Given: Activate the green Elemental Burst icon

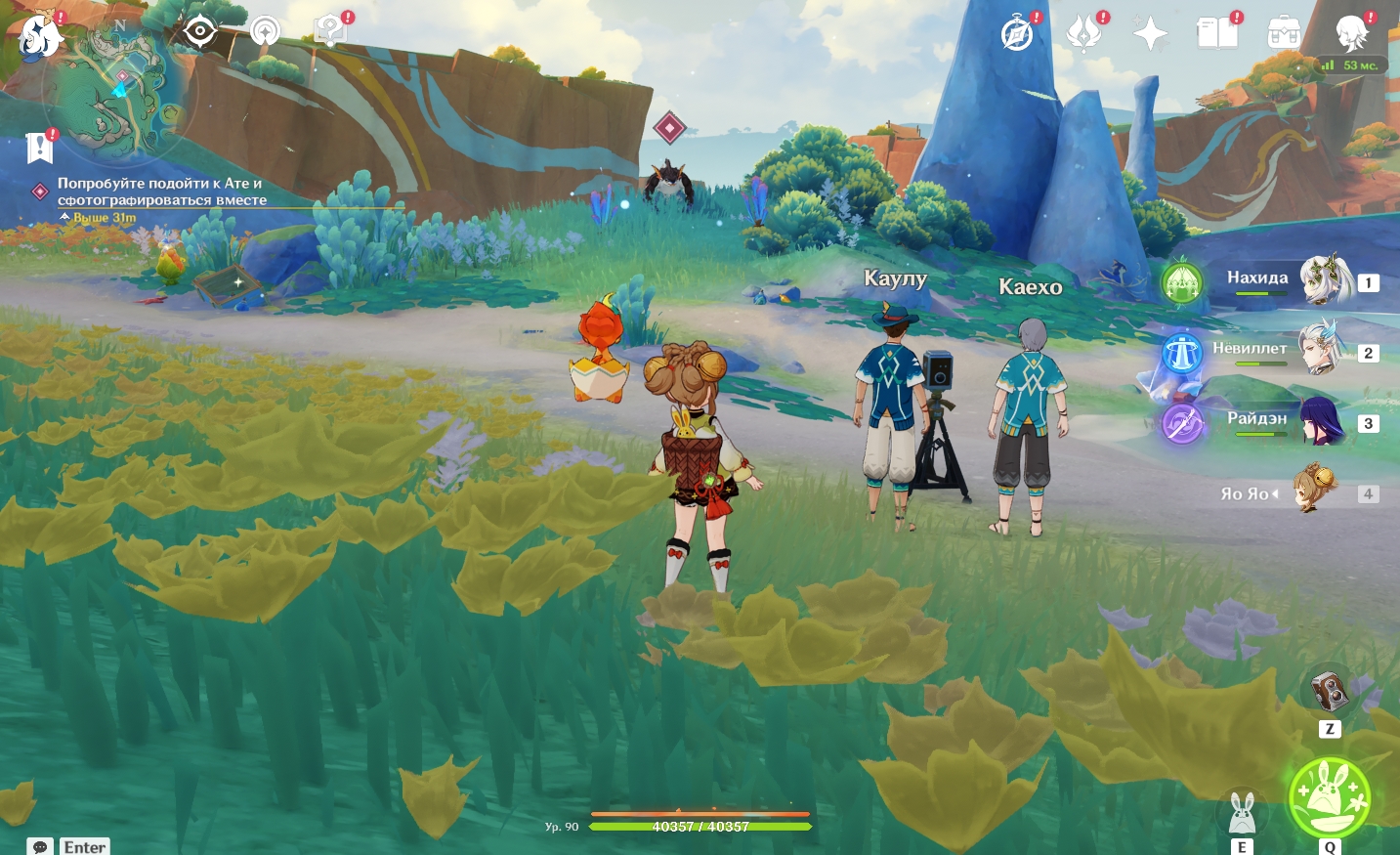Looking at the screenshot, I should pos(1330,797).
